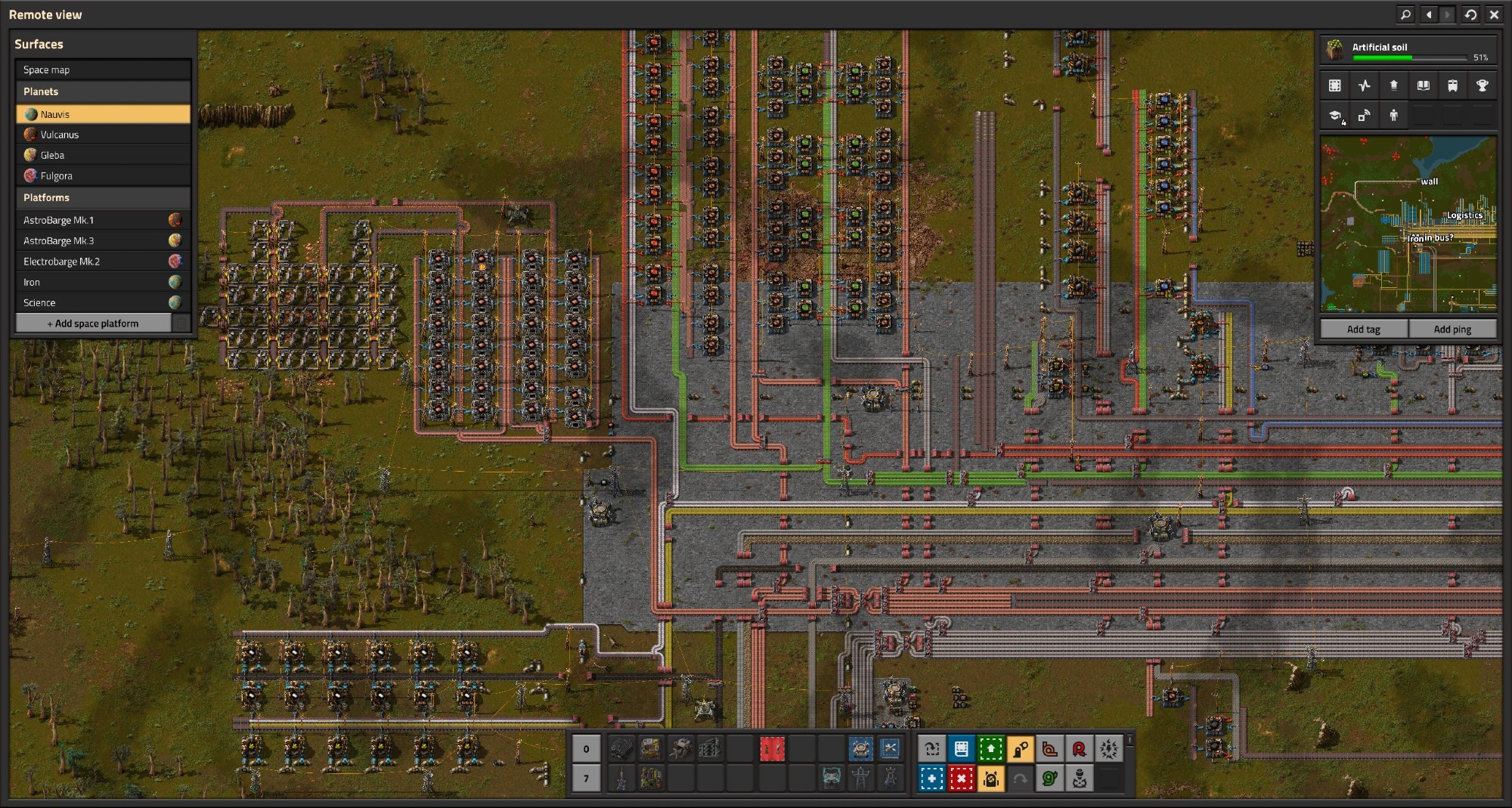Add a tag on the map

tap(1363, 329)
